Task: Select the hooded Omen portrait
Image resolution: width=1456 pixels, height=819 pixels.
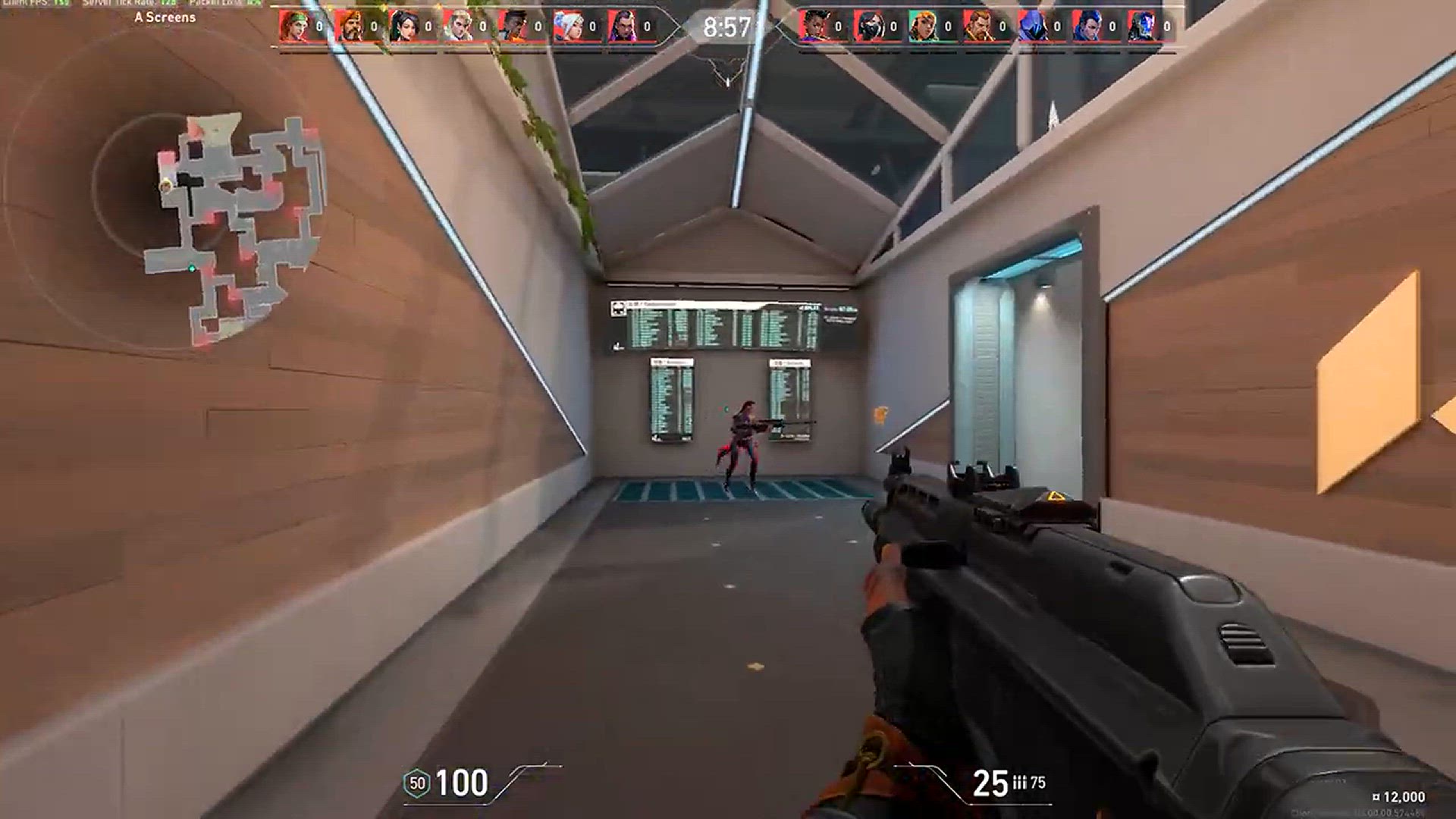Action: click(x=1032, y=27)
